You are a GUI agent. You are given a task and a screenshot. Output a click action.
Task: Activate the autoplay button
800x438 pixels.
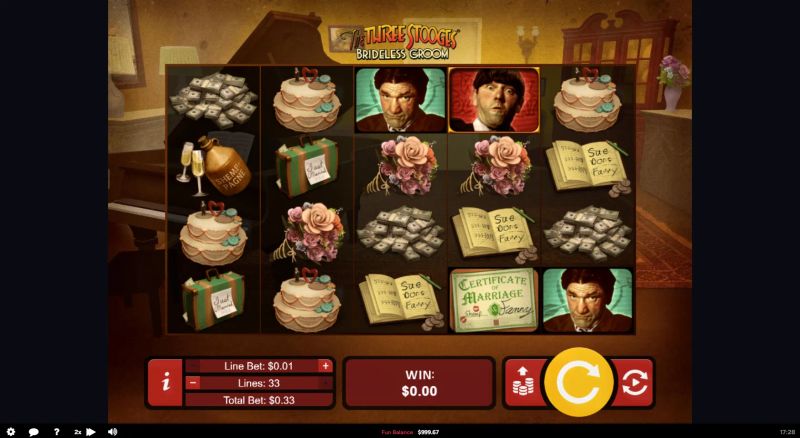[633, 382]
